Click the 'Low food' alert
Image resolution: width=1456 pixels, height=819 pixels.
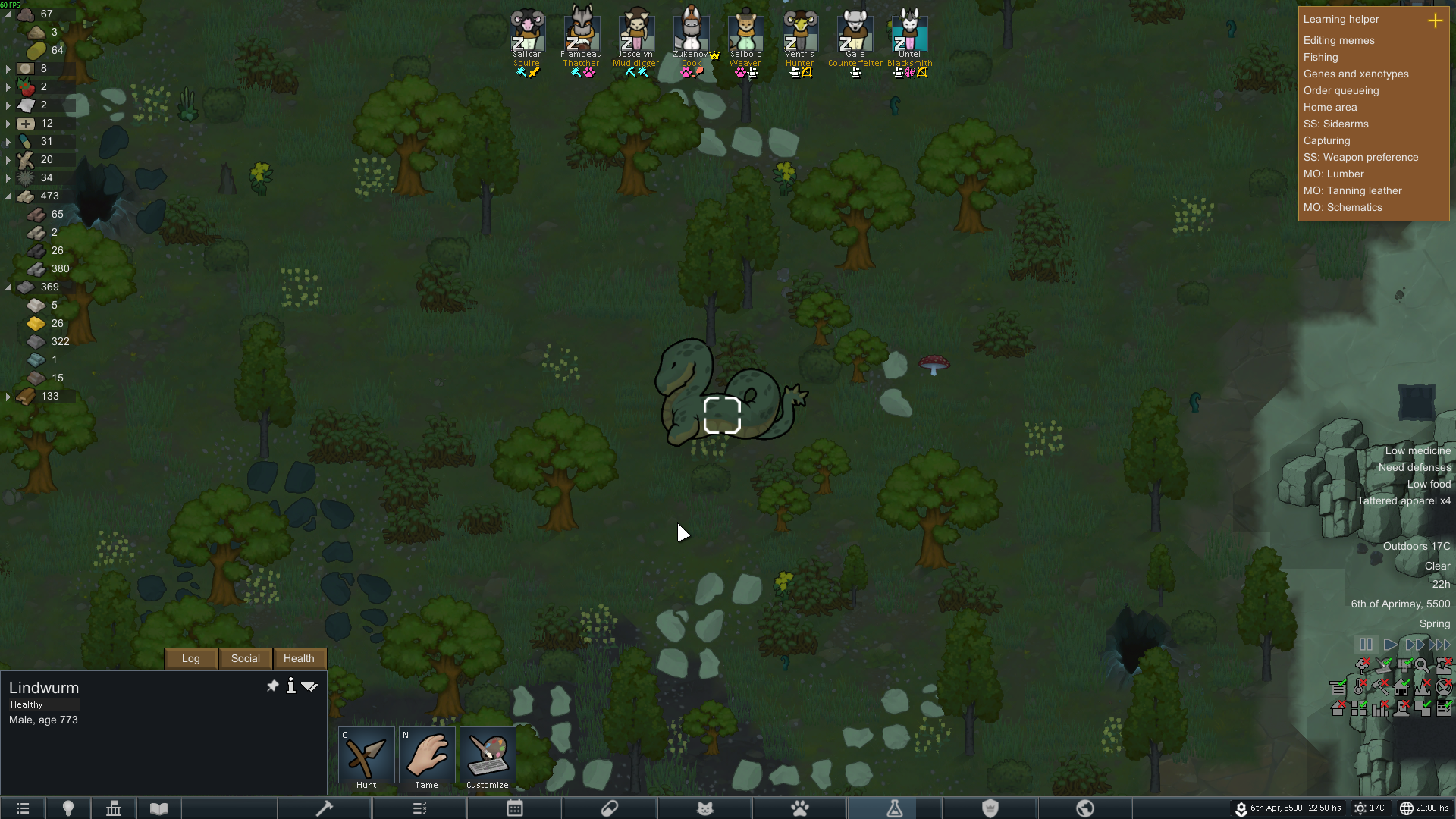[x=1429, y=484]
